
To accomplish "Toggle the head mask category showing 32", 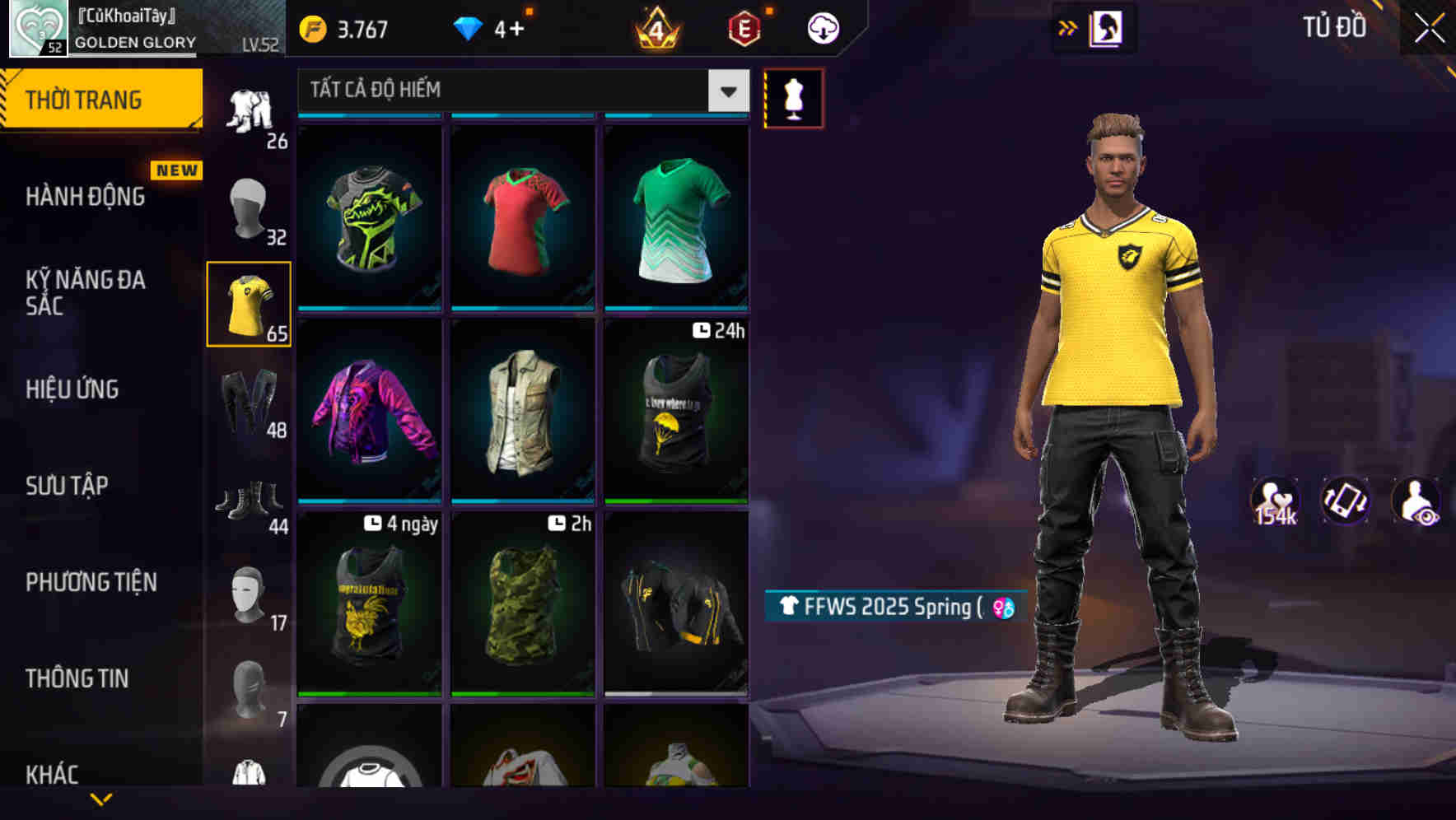I will [250, 210].
